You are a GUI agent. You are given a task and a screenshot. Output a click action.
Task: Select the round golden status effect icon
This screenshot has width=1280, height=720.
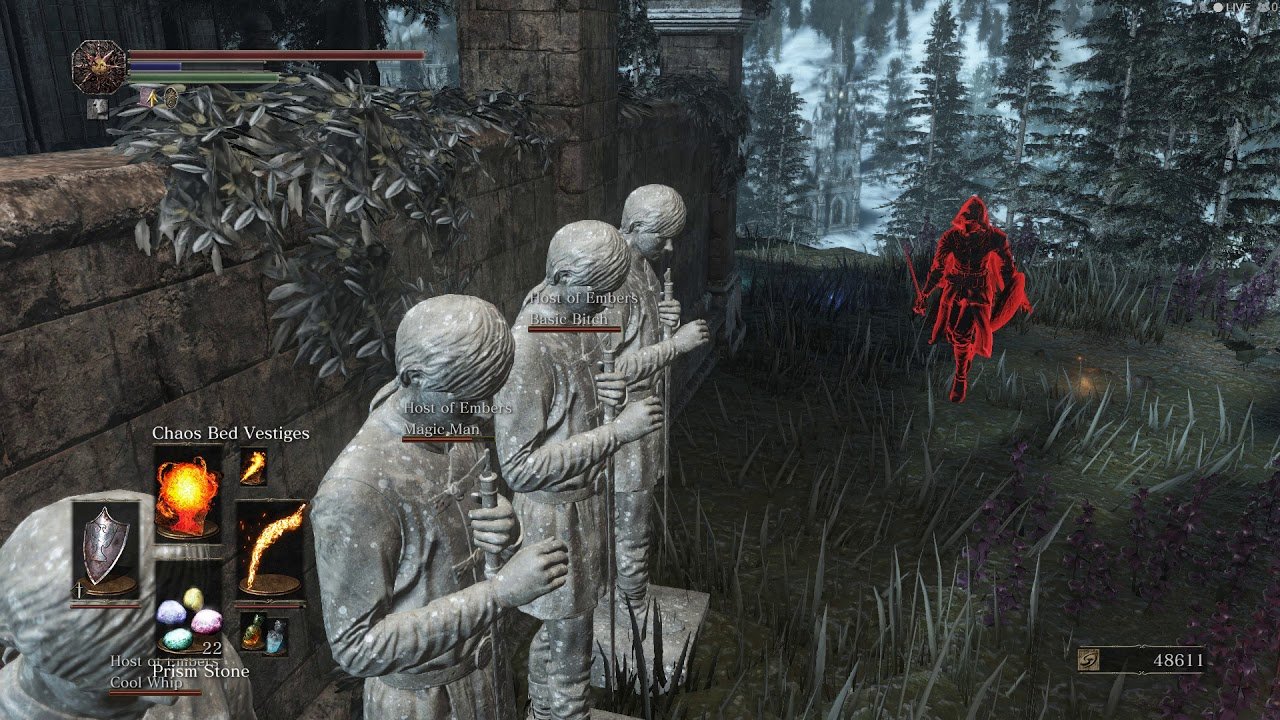tap(171, 98)
